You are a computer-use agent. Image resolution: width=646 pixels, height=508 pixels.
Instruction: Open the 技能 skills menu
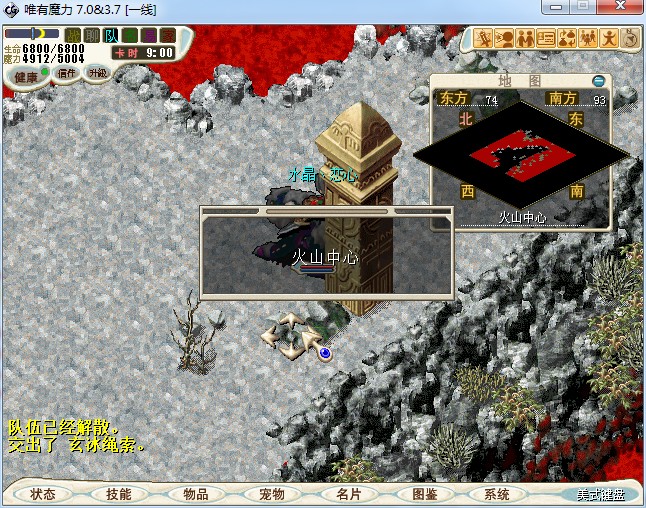118,494
